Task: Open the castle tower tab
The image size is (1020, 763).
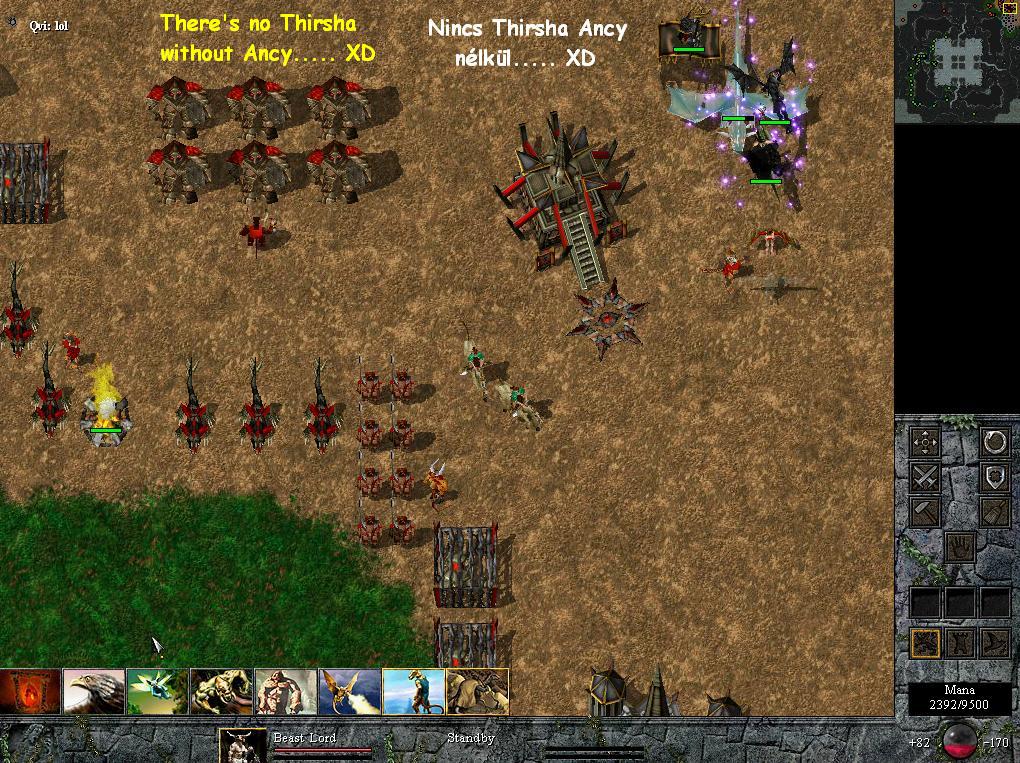Action: [x=960, y=642]
